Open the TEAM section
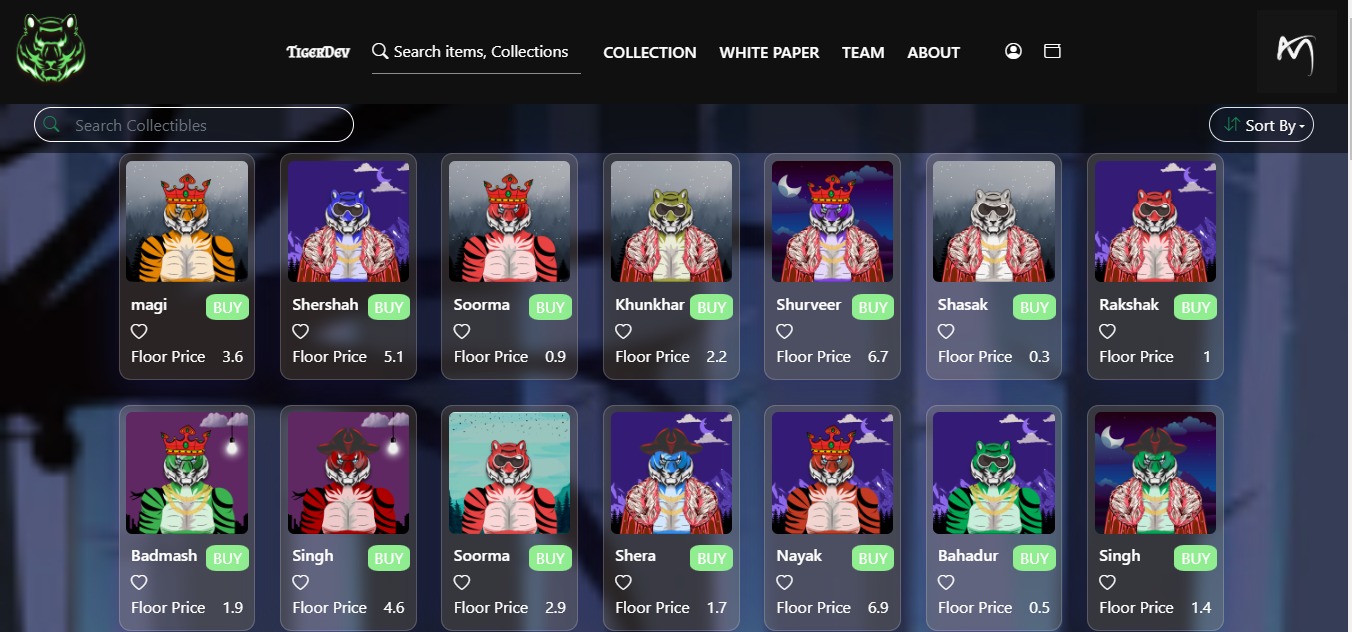 coord(863,52)
